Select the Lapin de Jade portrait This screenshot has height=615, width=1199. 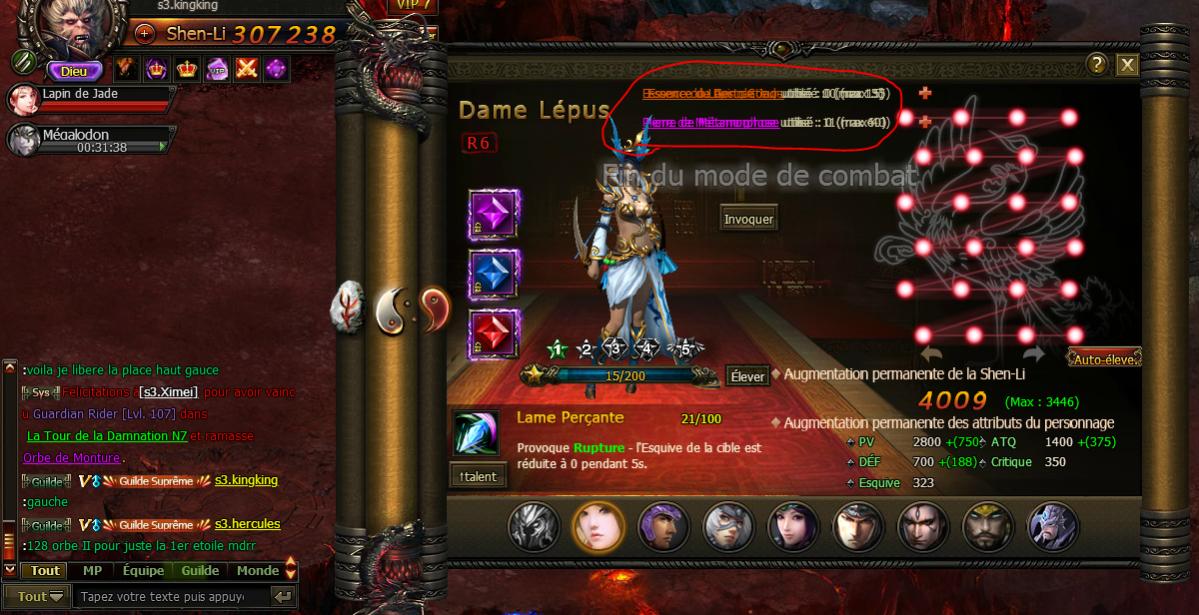point(22,99)
